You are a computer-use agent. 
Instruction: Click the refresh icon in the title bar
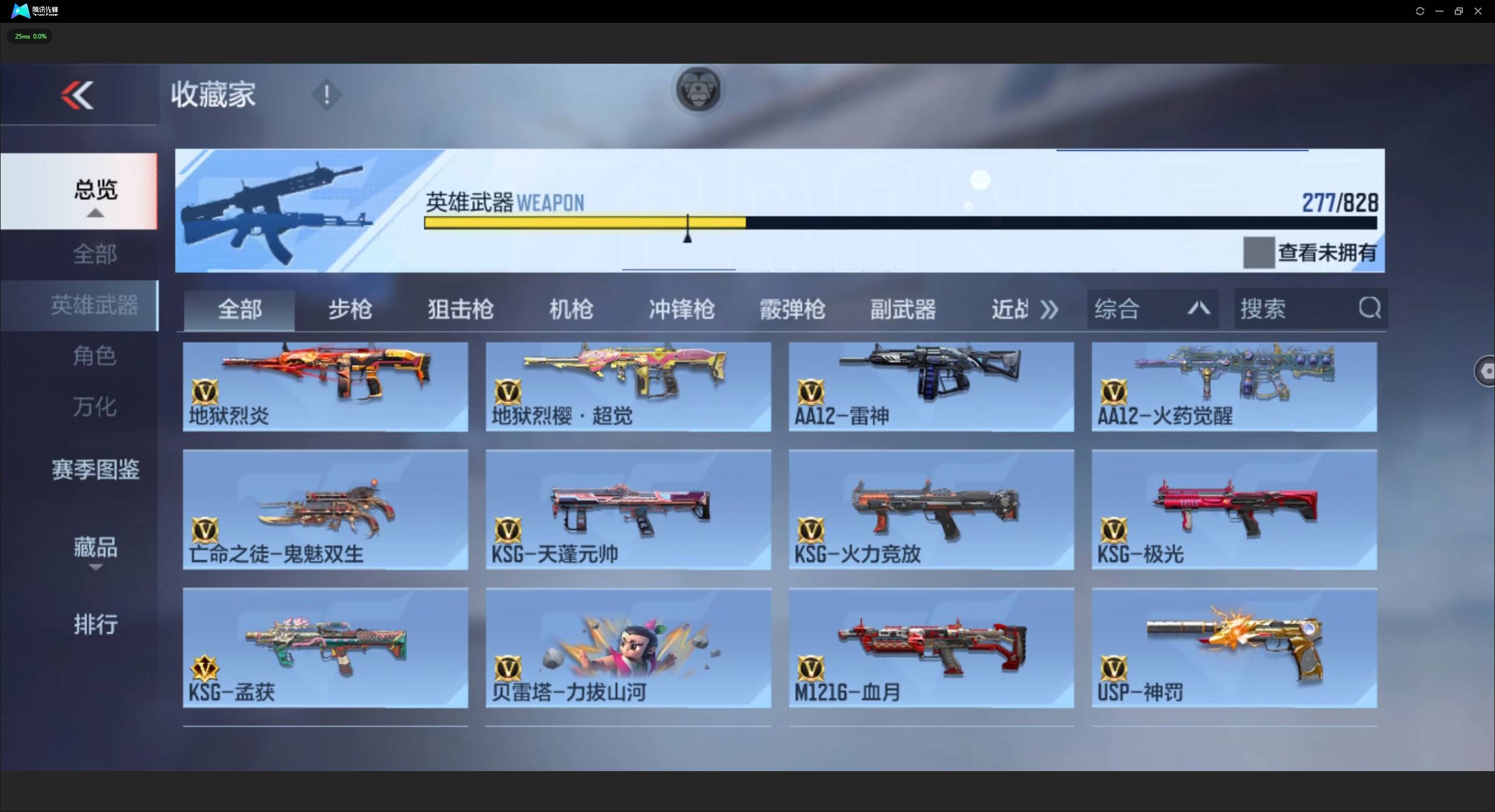coord(1420,11)
